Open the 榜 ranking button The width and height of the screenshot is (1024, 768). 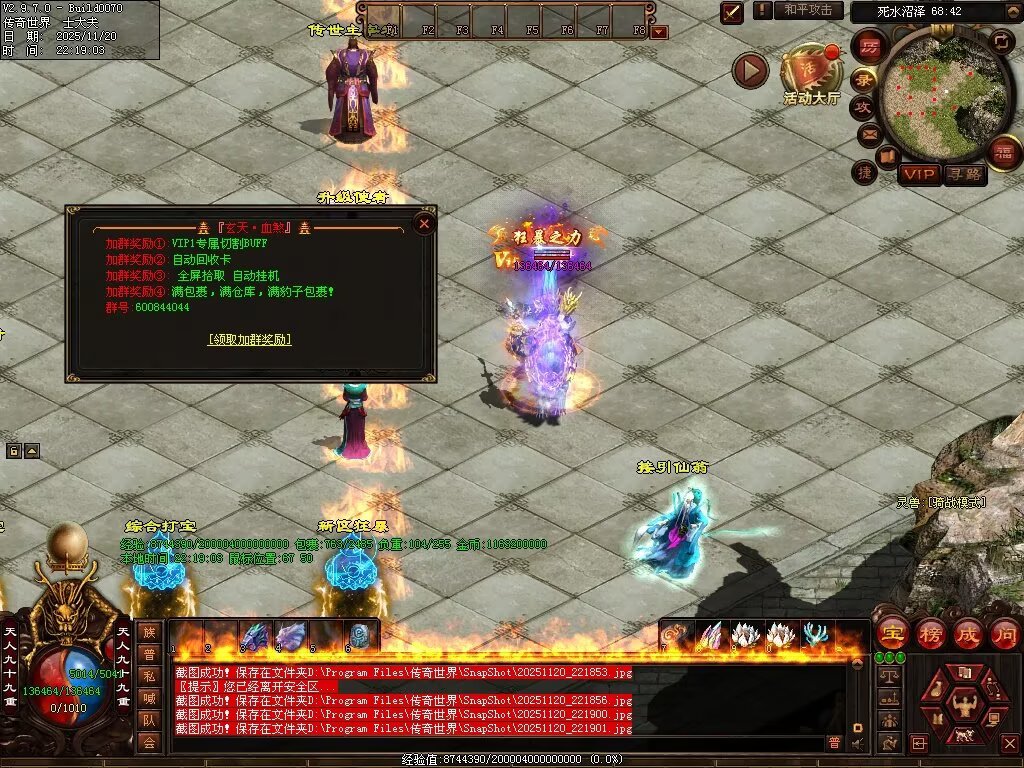(x=931, y=634)
